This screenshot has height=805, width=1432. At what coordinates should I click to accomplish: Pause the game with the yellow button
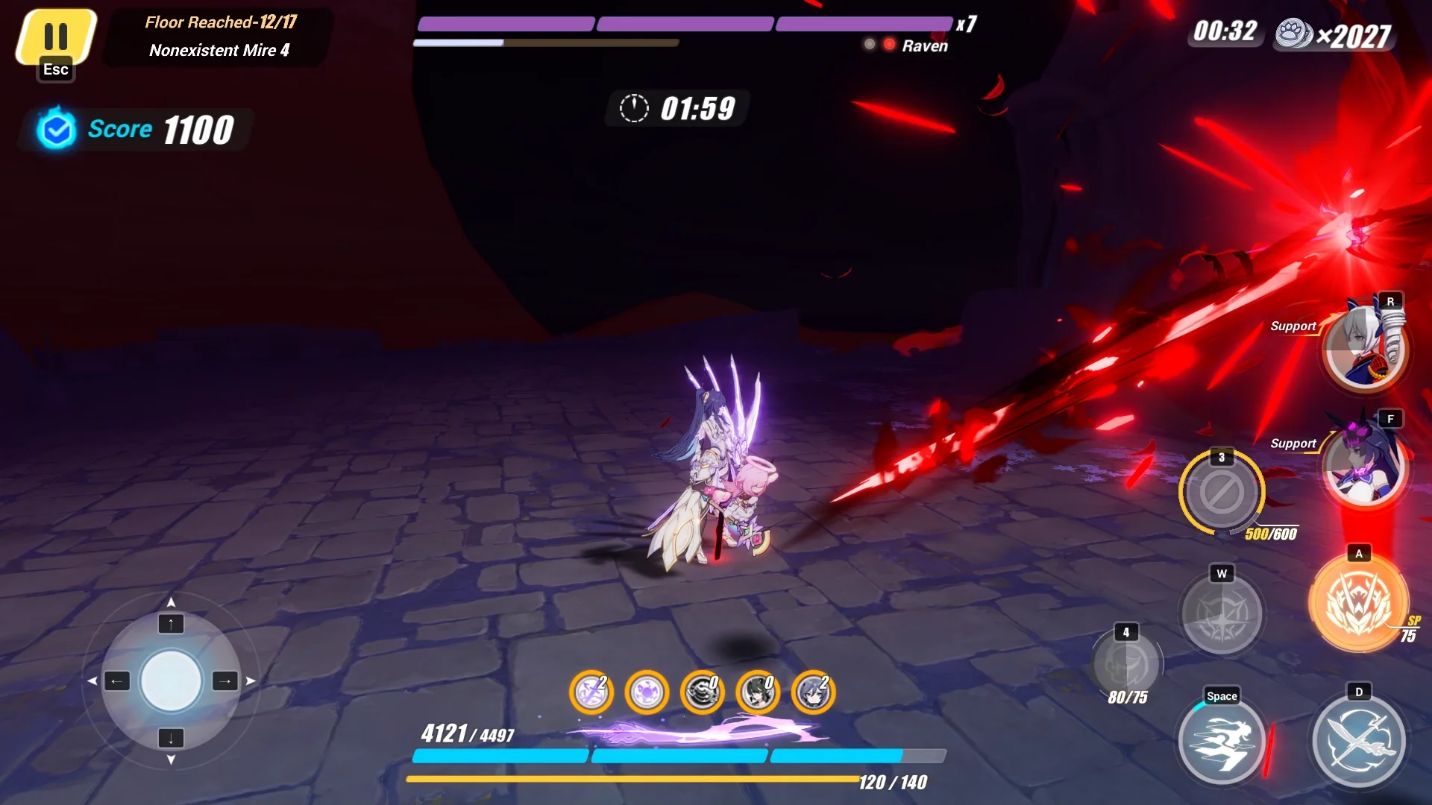(x=57, y=37)
